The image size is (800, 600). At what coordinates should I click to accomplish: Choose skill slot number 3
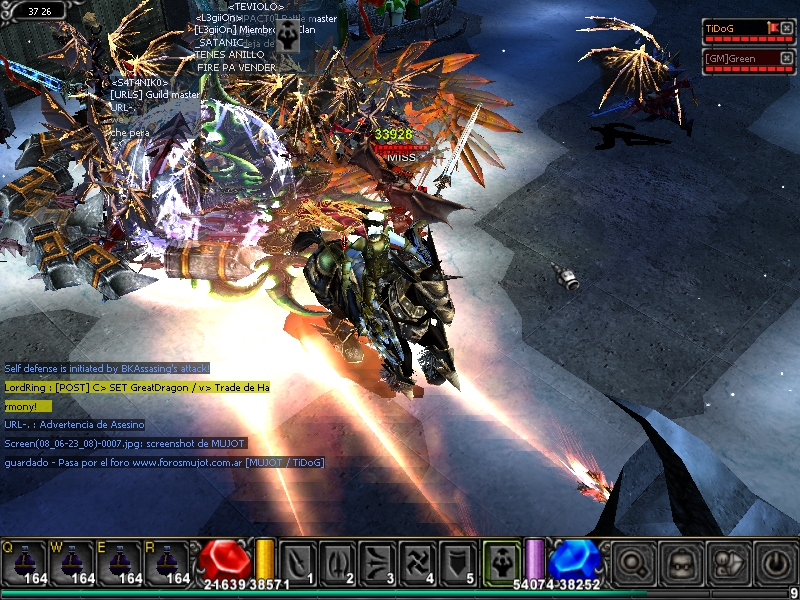coord(378,562)
